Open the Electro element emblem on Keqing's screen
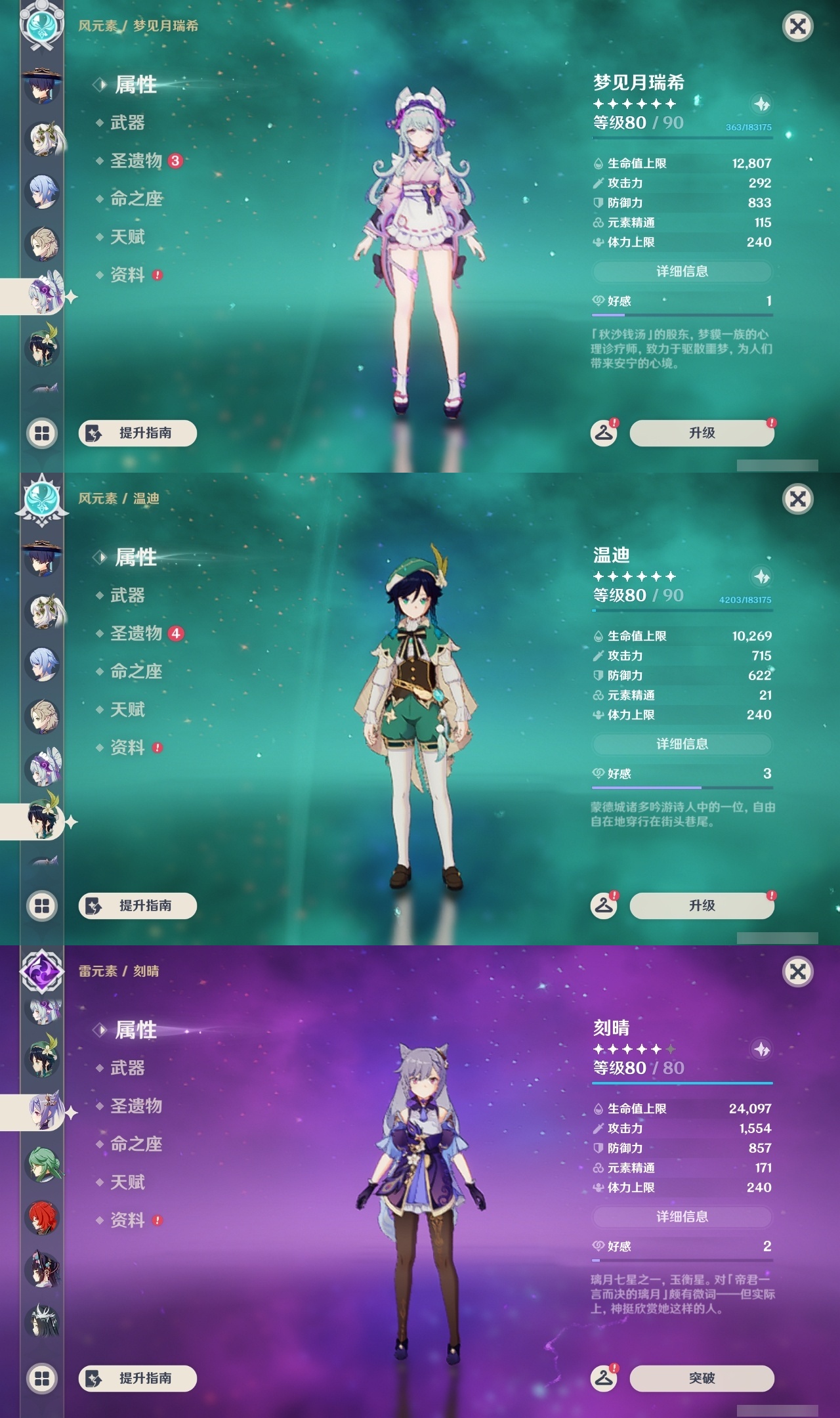 [x=41, y=974]
